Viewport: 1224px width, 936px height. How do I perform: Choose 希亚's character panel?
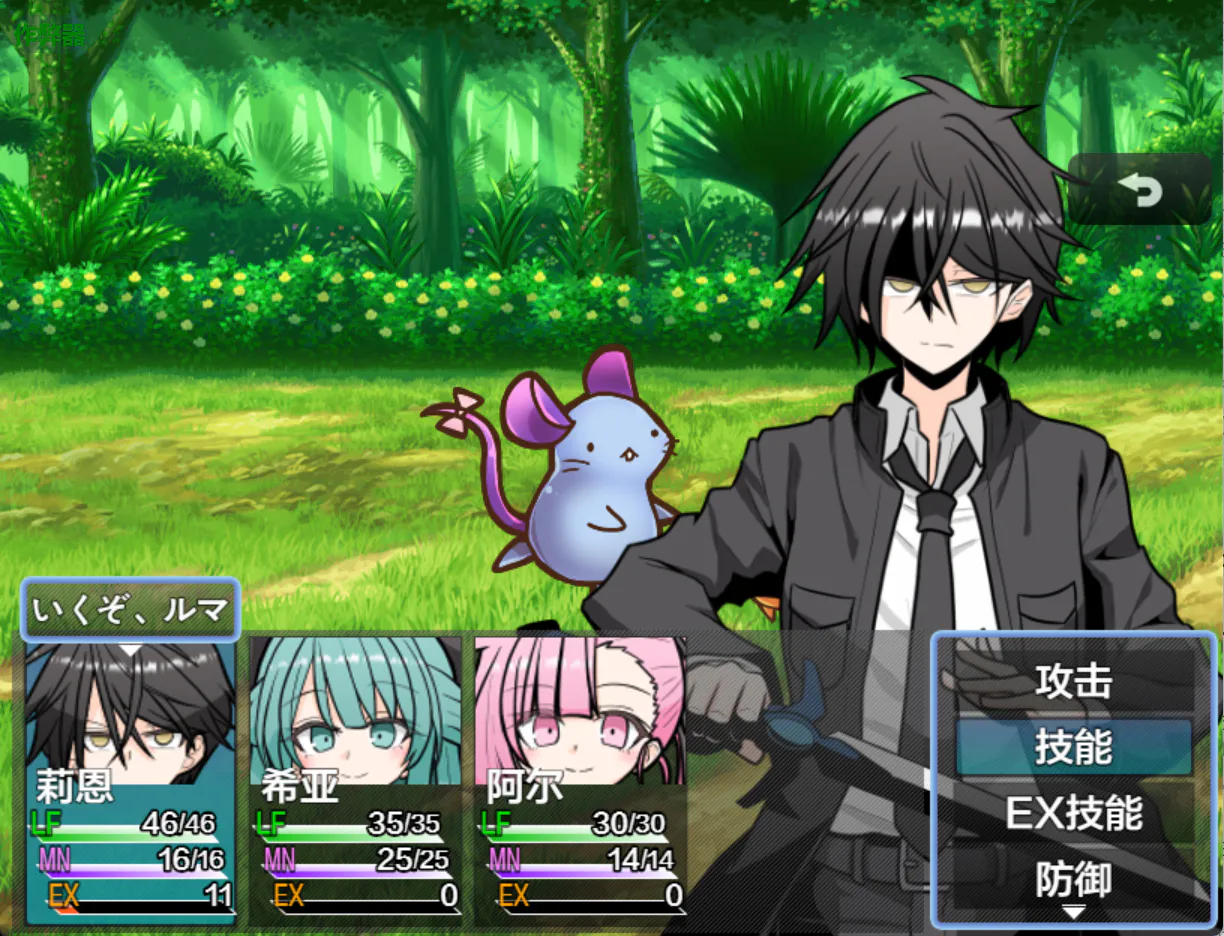point(355,780)
